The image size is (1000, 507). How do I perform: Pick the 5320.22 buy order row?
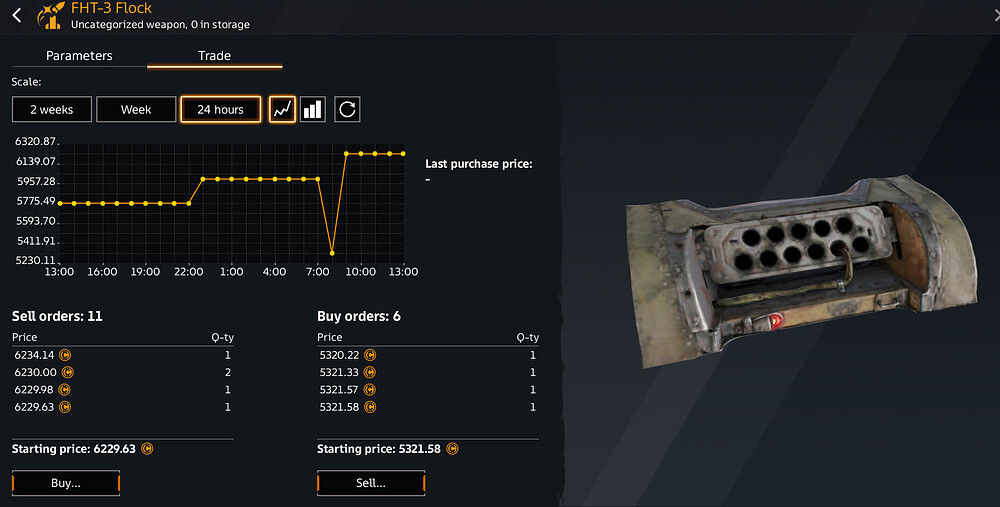[x=427, y=355]
